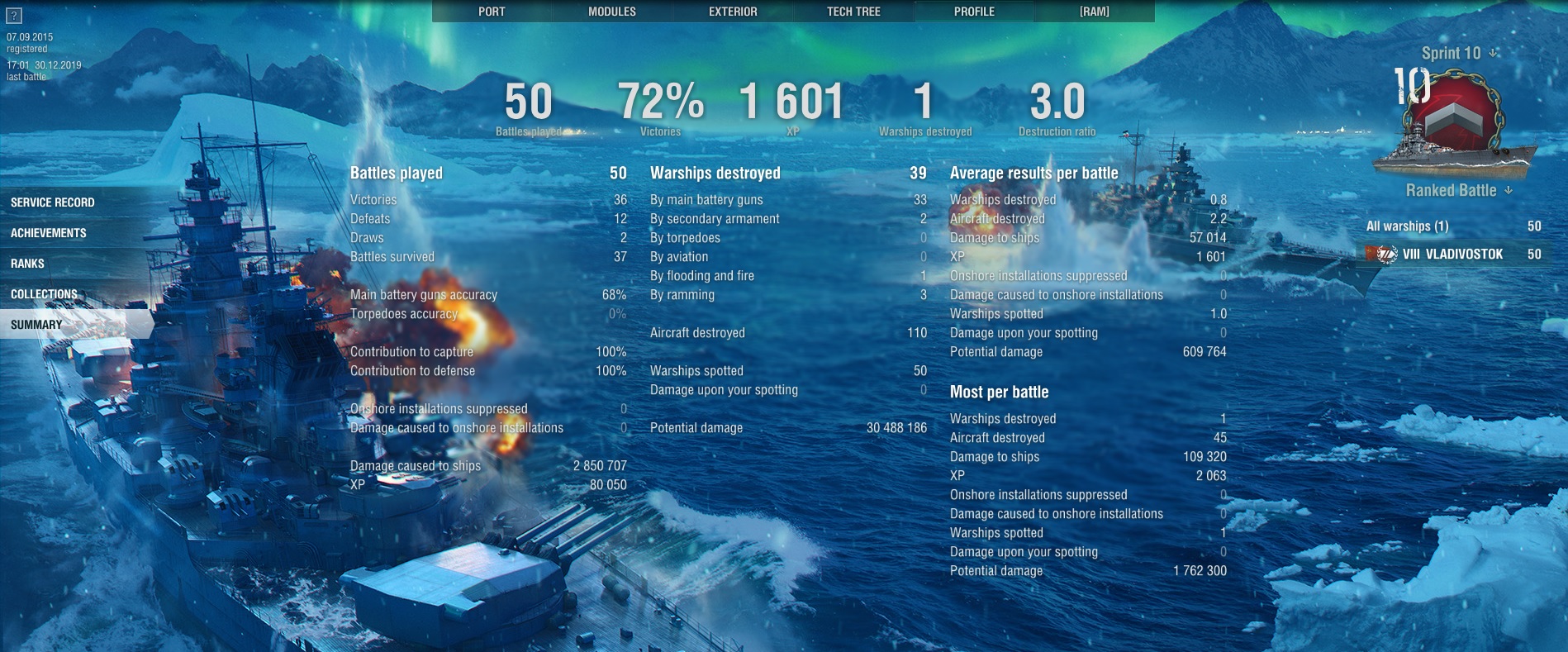
Task: Open the Tech Tree tab
Action: coord(853,12)
